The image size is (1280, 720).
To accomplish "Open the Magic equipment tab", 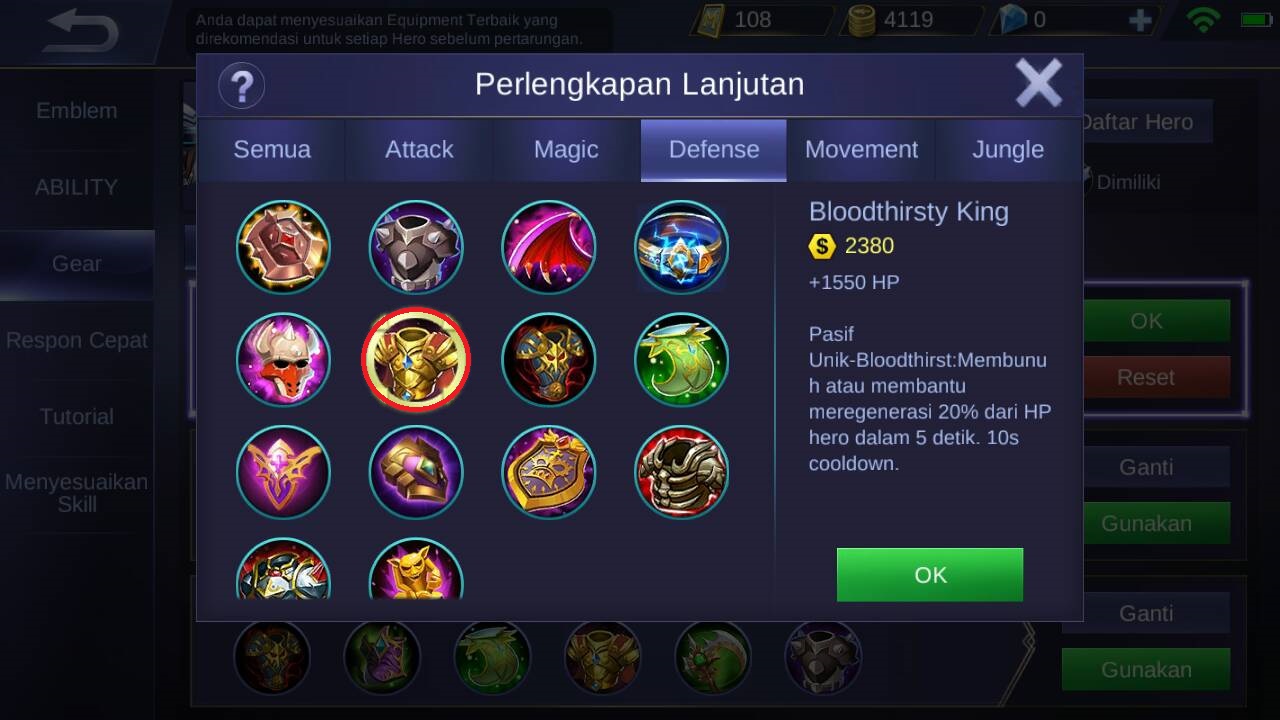I will click(x=566, y=150).
